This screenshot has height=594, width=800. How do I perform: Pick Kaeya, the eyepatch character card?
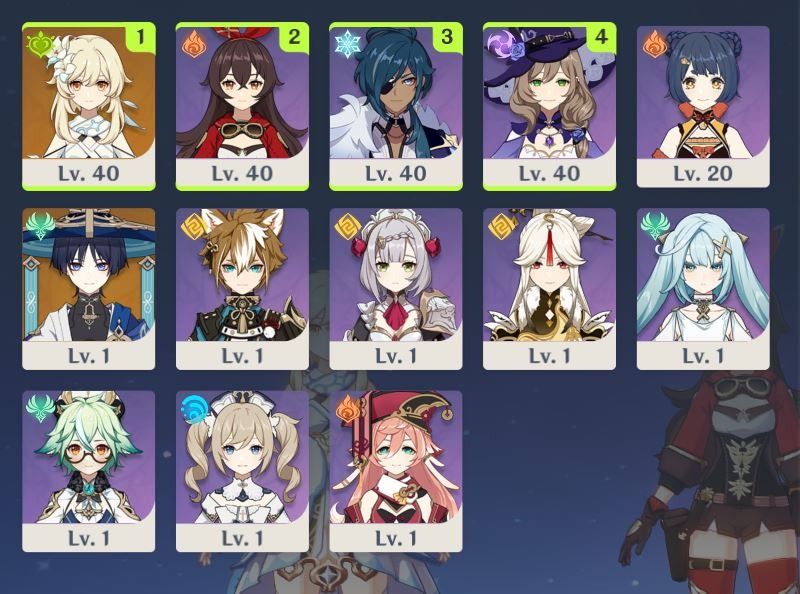tap(396, 105)
